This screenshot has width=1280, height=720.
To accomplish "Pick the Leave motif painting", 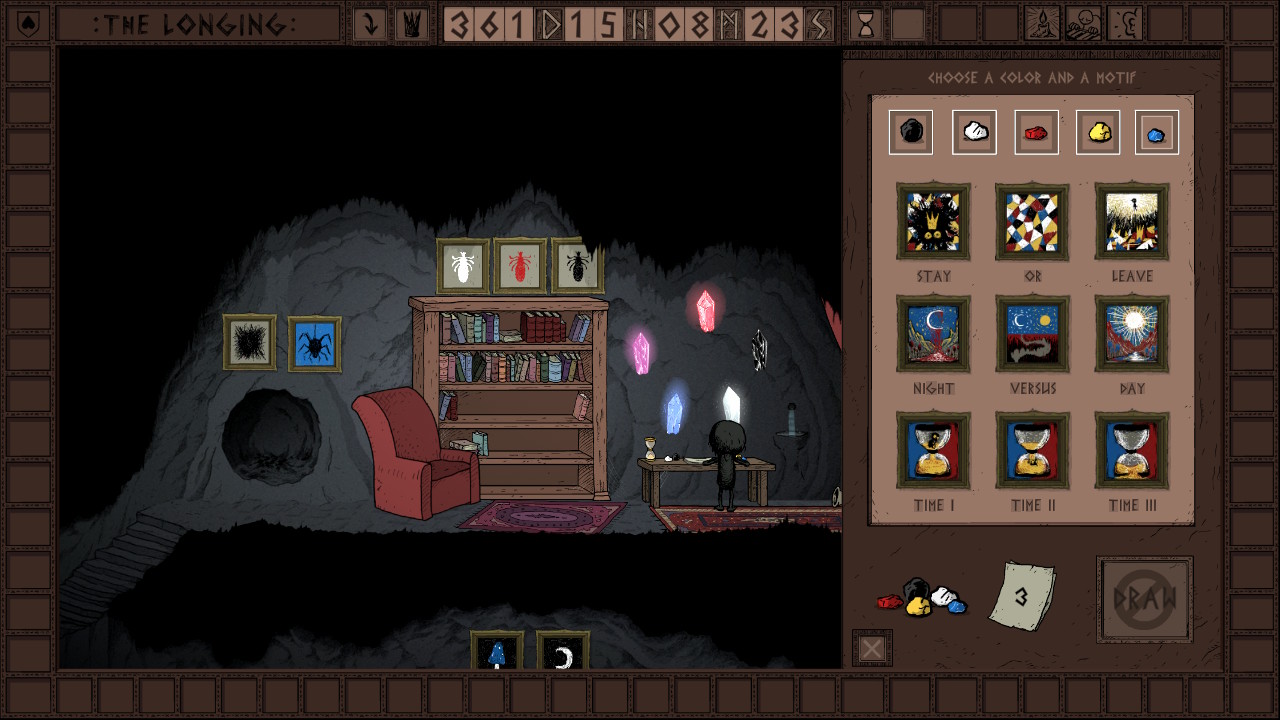I will point(1132,222).
